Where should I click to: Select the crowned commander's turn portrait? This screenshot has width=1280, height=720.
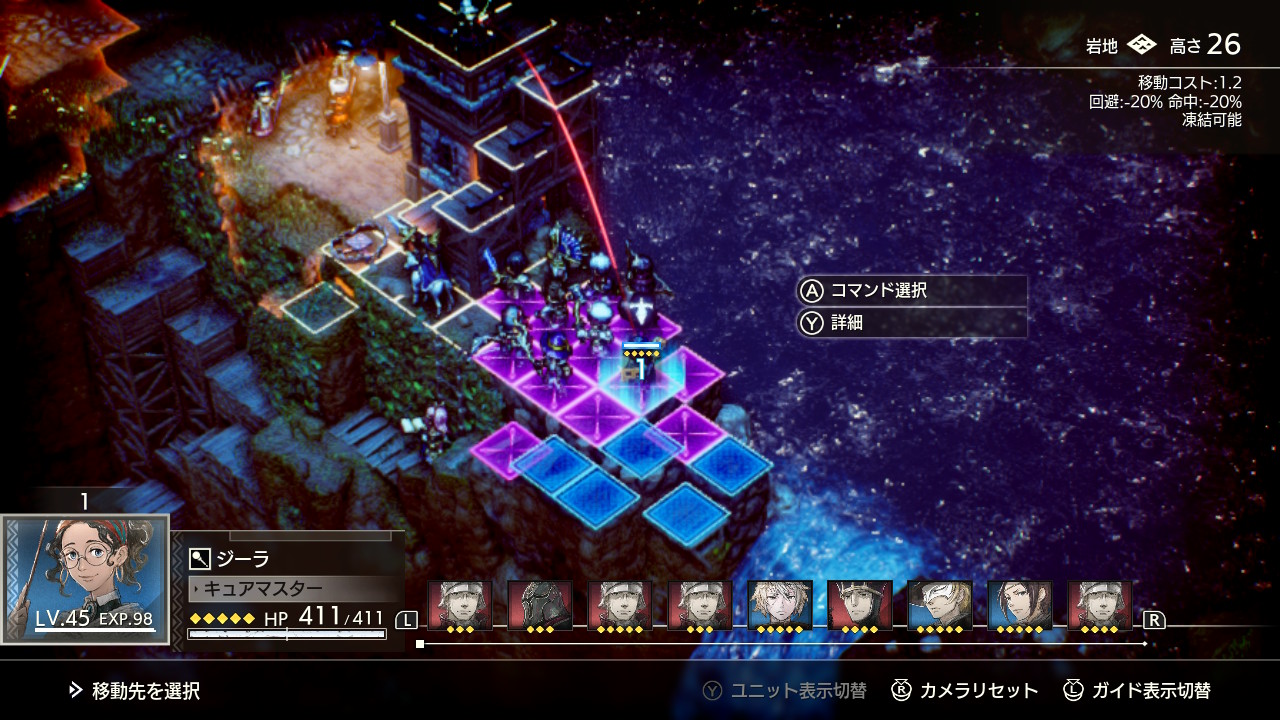[860, 605]
